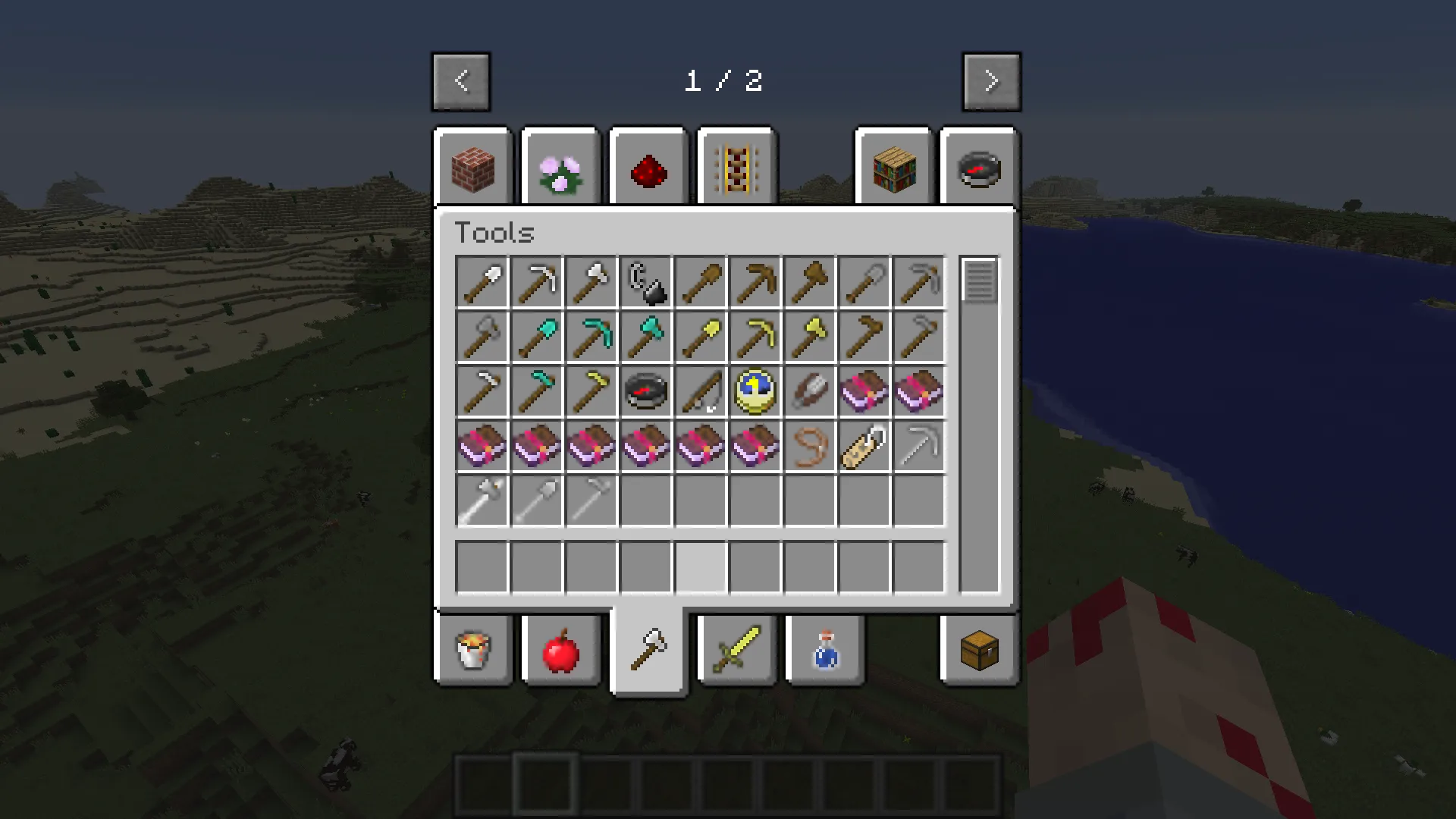1456x819 pixels.
Task: Go to page 2 with the right arrow
Action: (991, 81)
